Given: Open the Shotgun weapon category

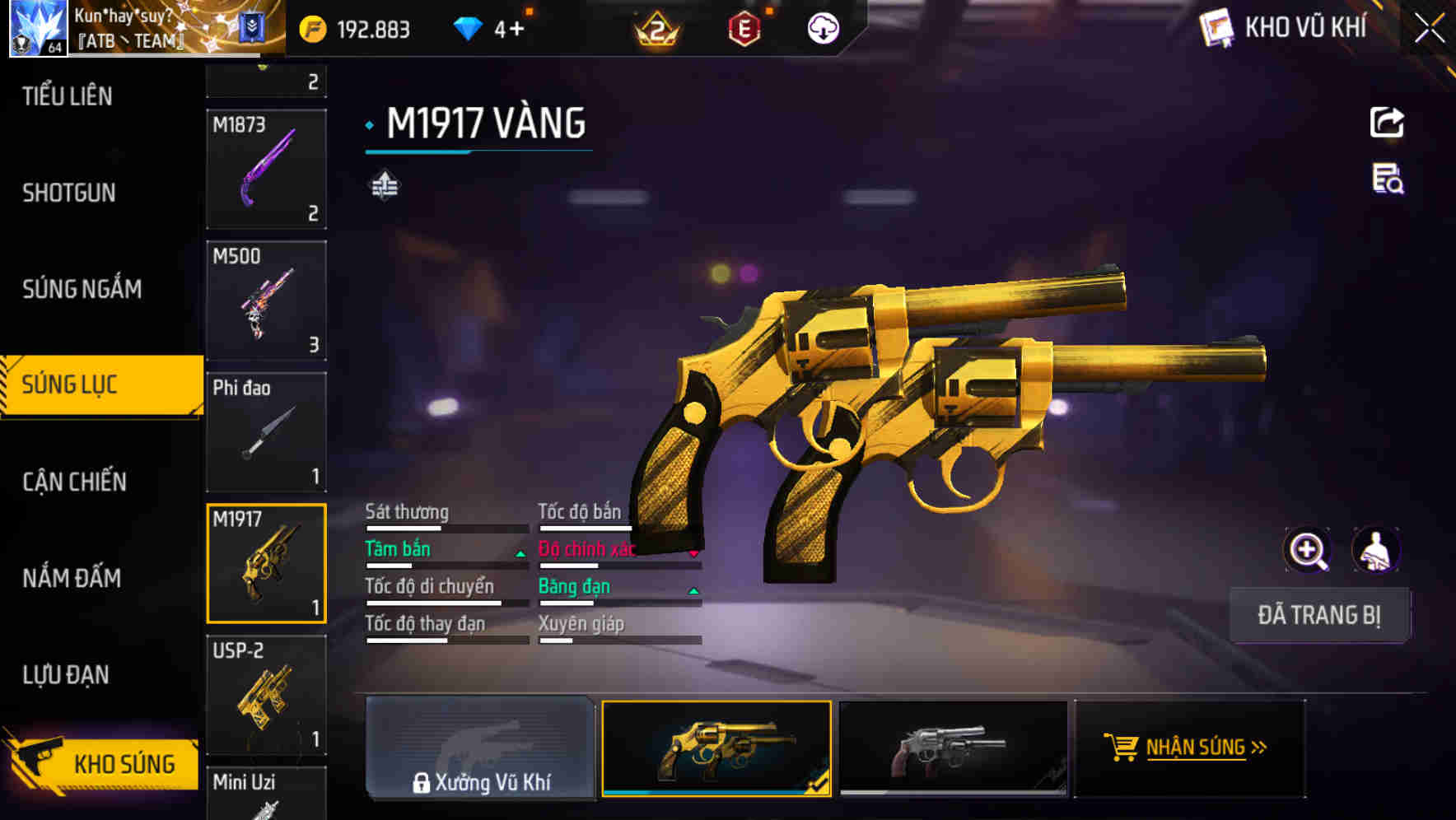Looking at the screenshot, I should (x=69, y=193).
